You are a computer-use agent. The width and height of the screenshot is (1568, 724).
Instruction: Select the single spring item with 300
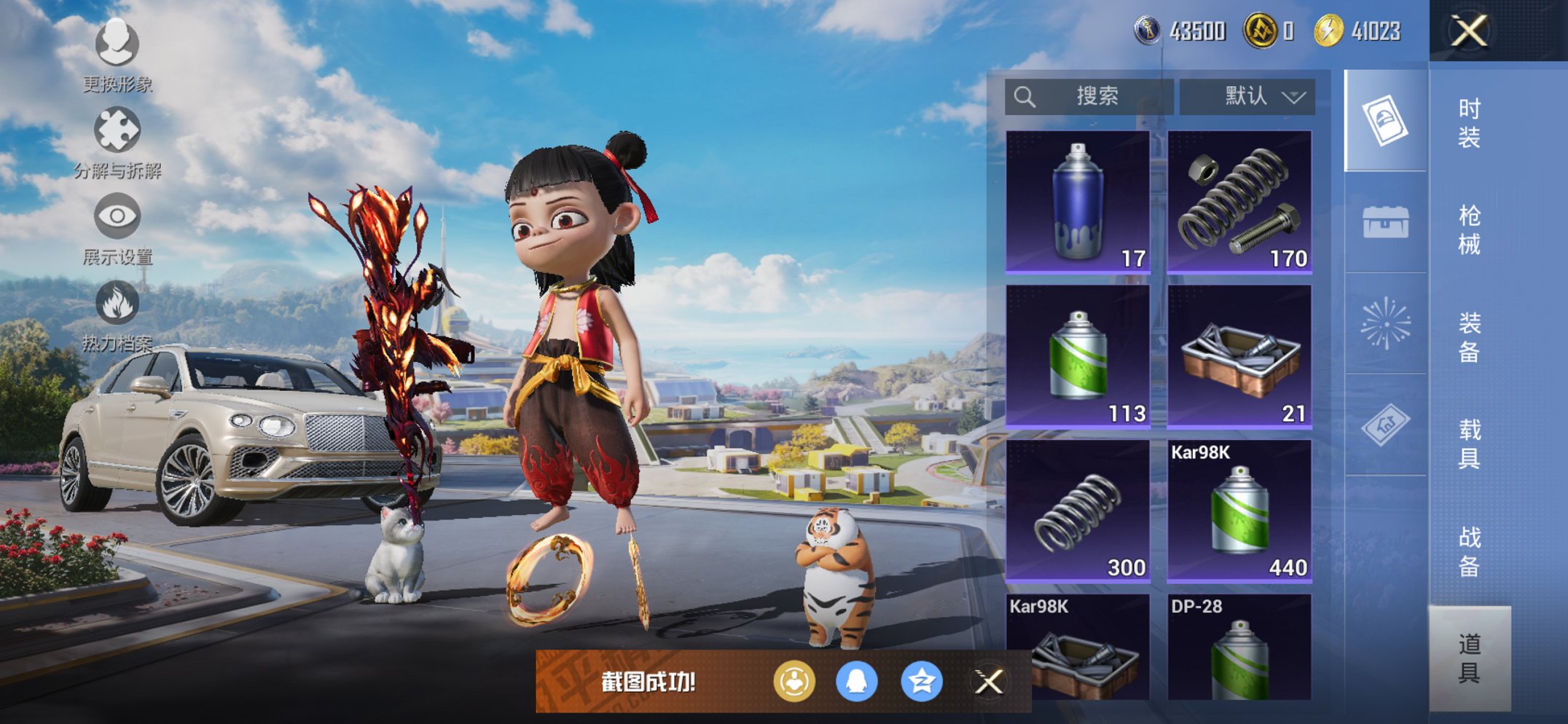point(1078,510)
